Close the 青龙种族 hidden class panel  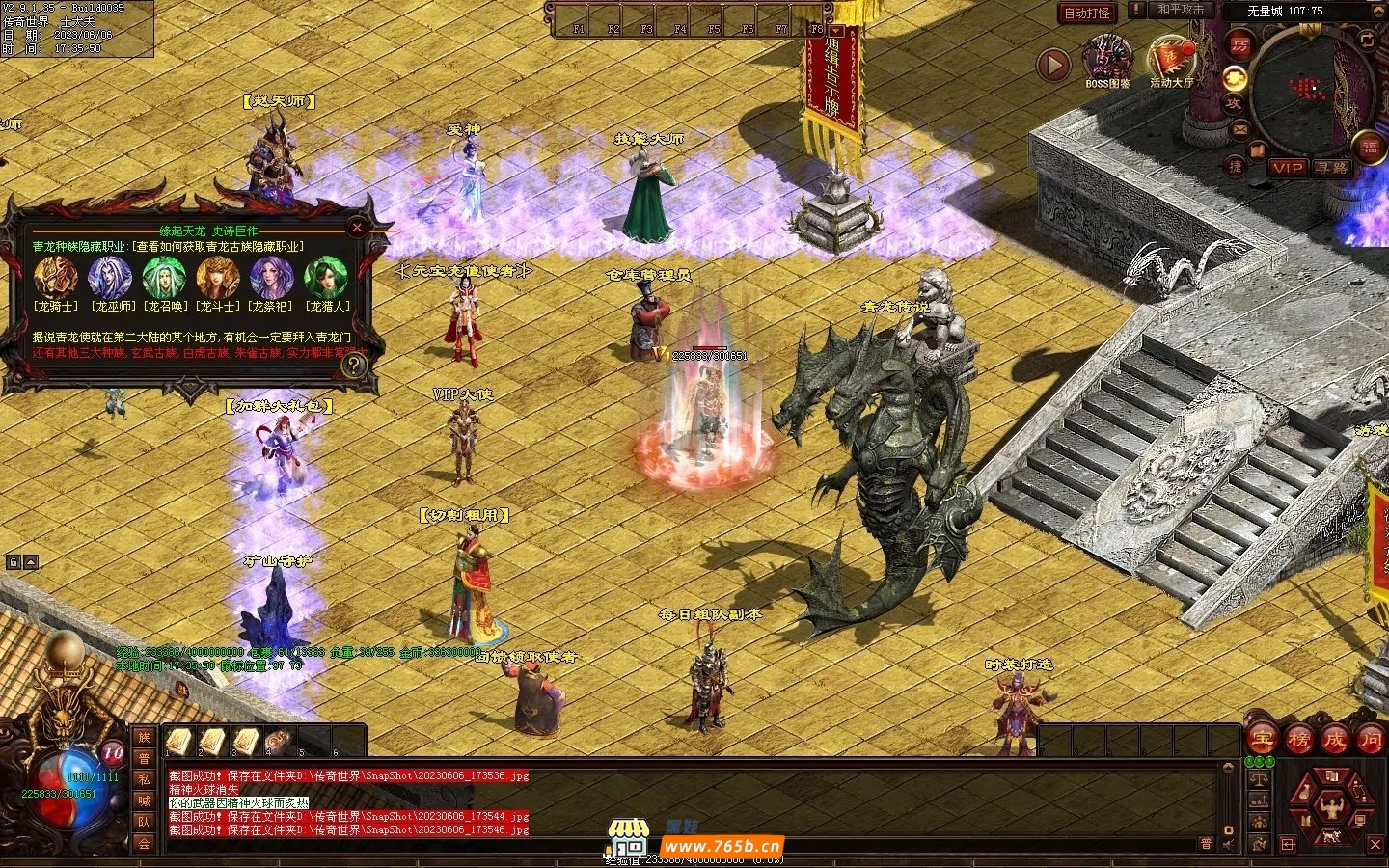click(x=357, y=228)
